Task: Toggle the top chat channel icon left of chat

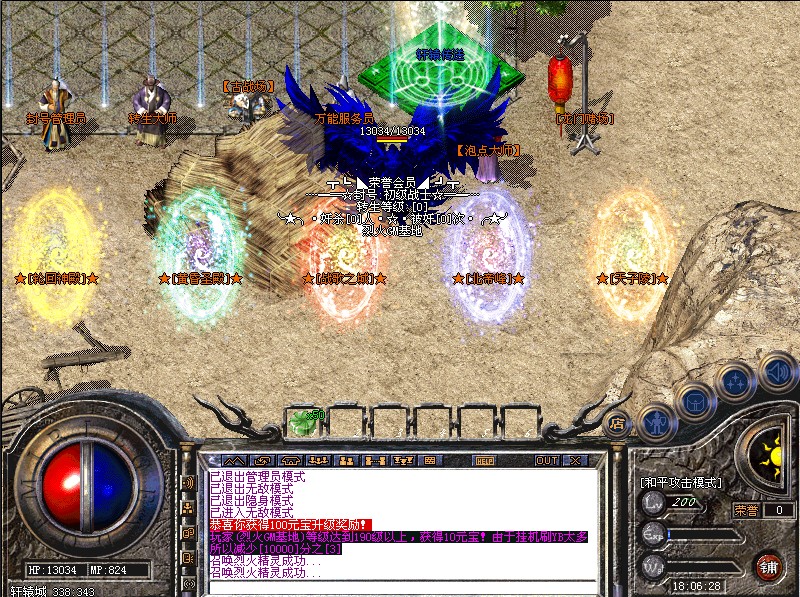Action: pyautogui.click(x=189, y=482)
